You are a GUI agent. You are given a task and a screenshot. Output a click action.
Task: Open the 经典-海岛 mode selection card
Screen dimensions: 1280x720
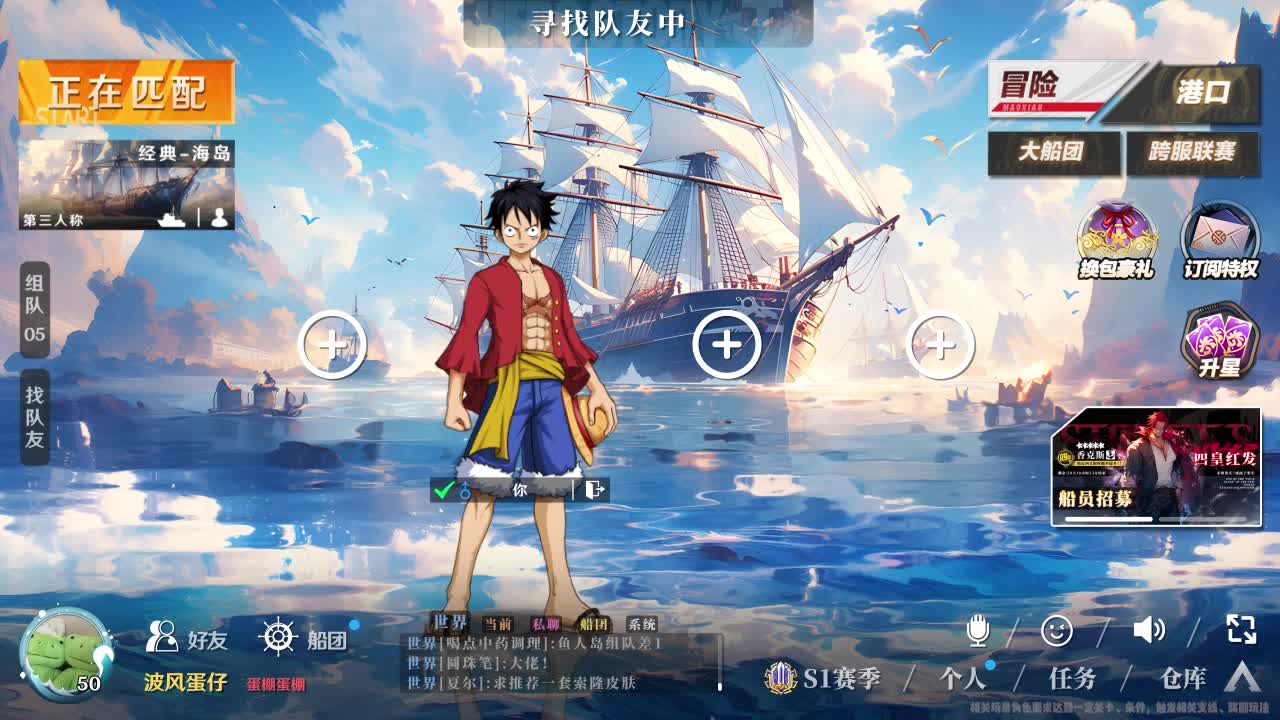pyautogui.click(x=126, y=185)
